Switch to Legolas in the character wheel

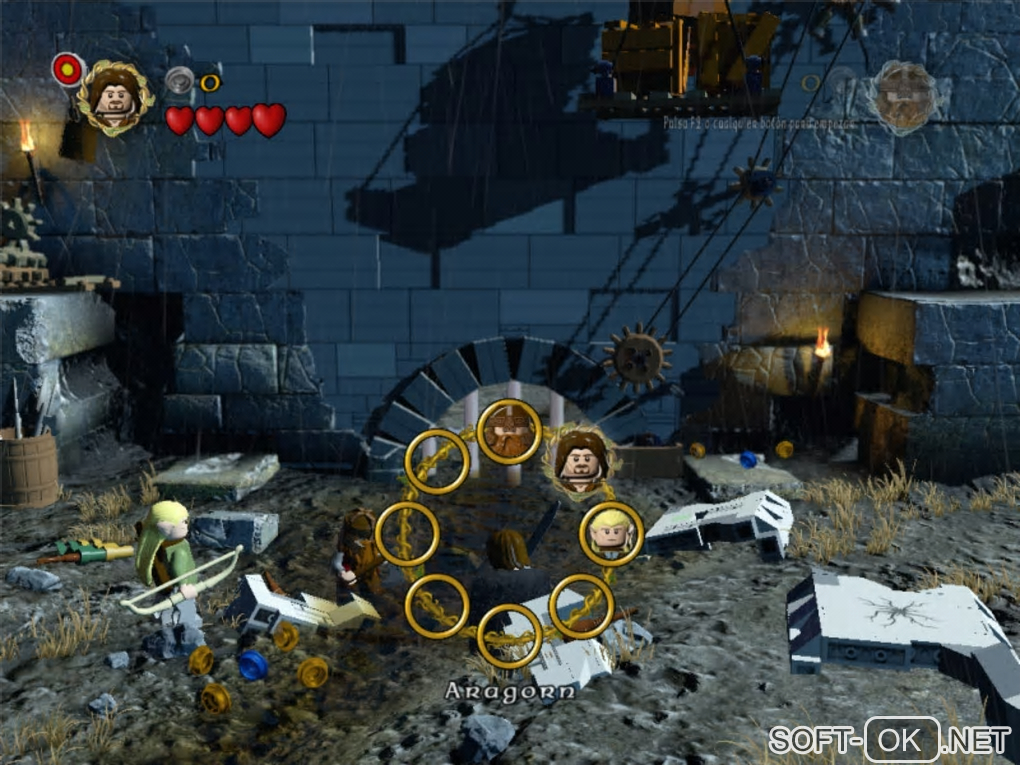[x=610, y=533]
